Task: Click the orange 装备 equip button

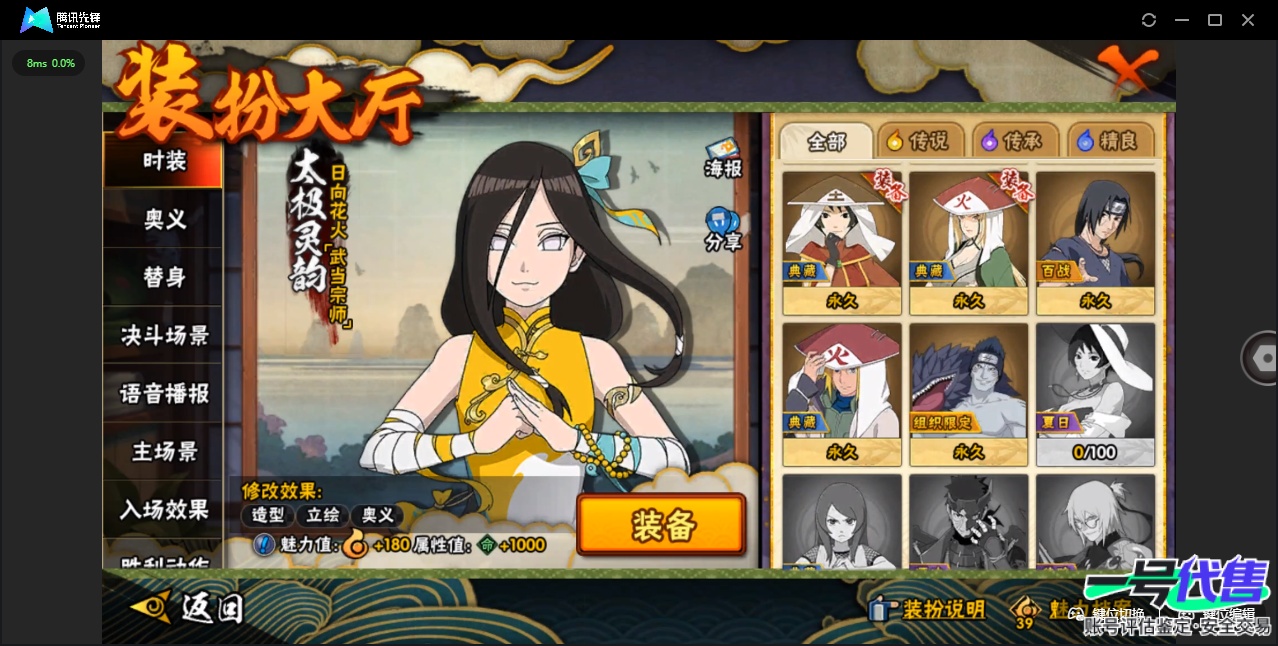Action: [661, 525]
